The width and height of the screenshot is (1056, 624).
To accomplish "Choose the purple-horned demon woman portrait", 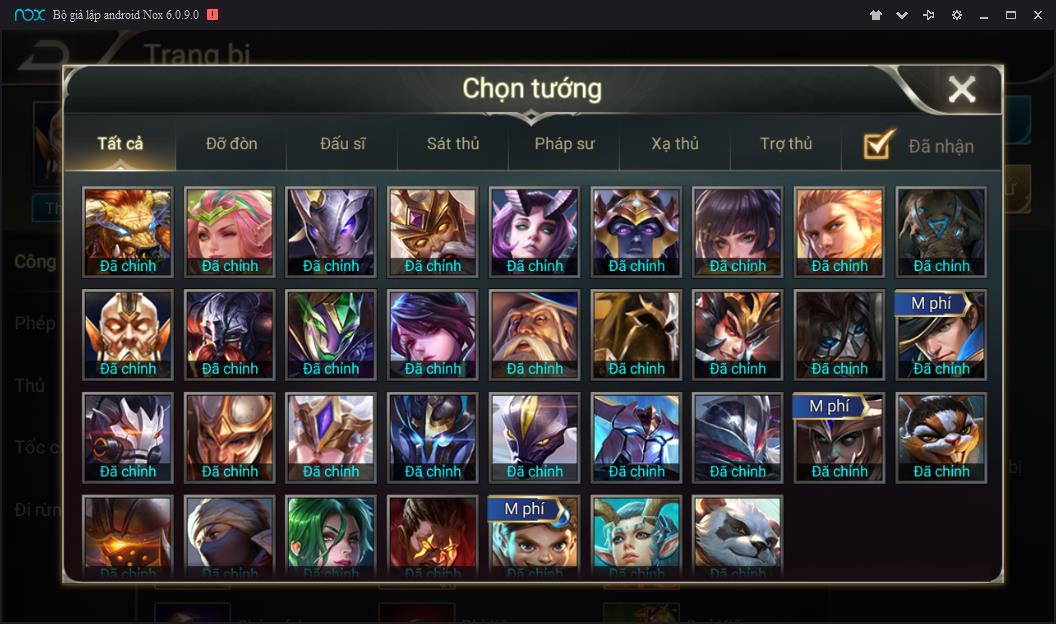I will point(534,231).
